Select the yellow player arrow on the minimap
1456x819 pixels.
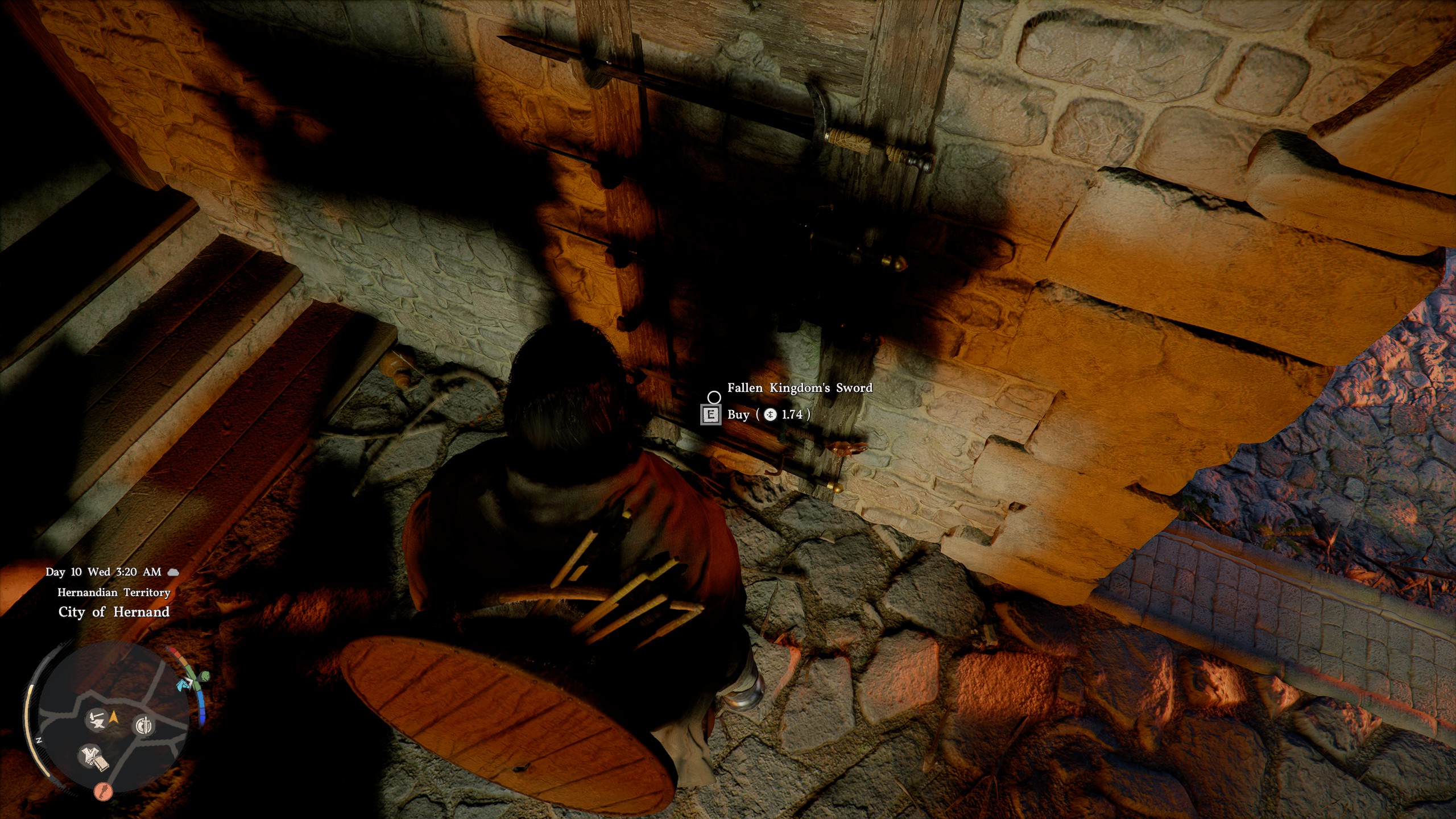coord(114,717)
